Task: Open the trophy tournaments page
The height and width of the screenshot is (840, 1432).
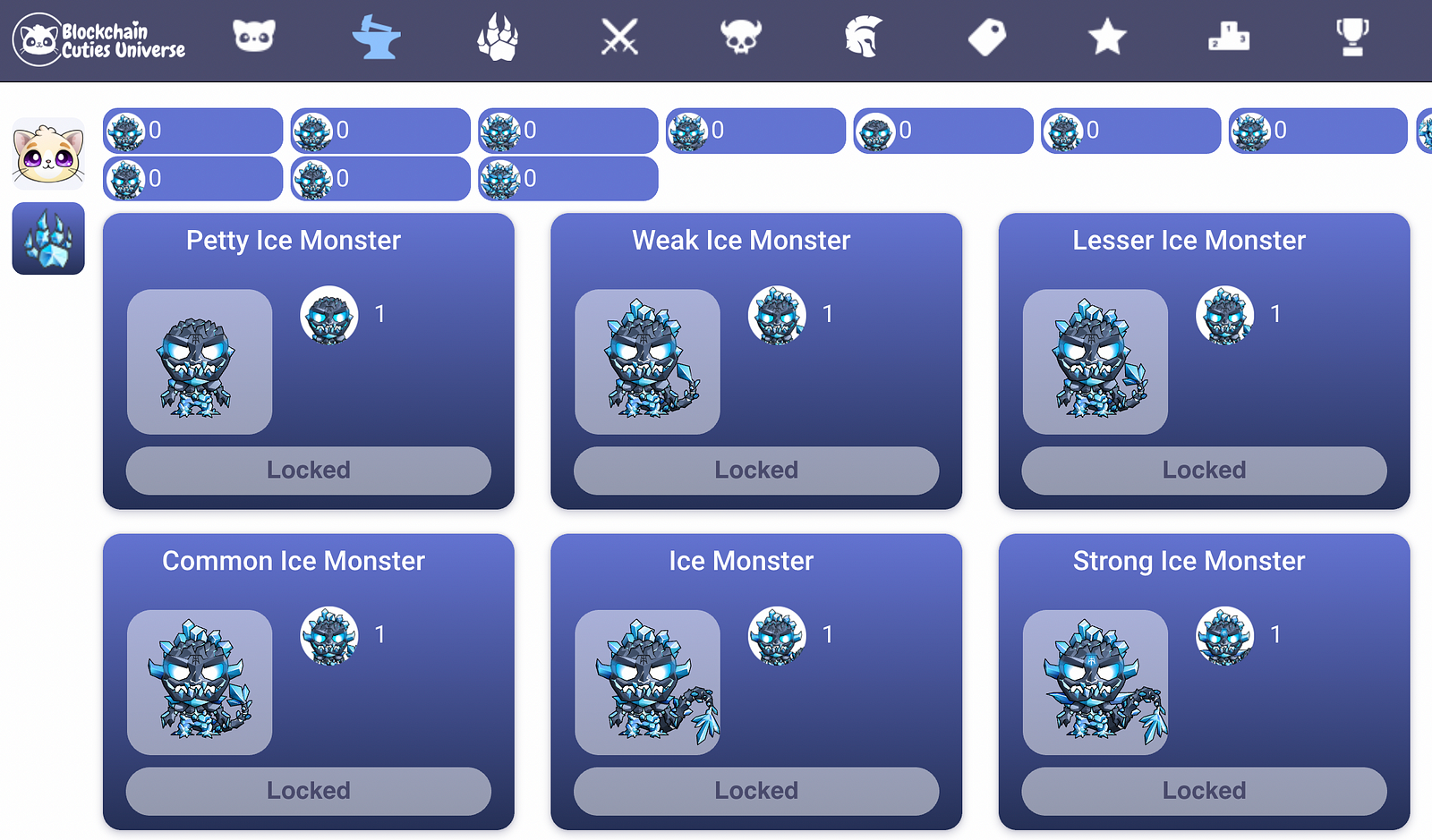Action: coord(1351,38)
